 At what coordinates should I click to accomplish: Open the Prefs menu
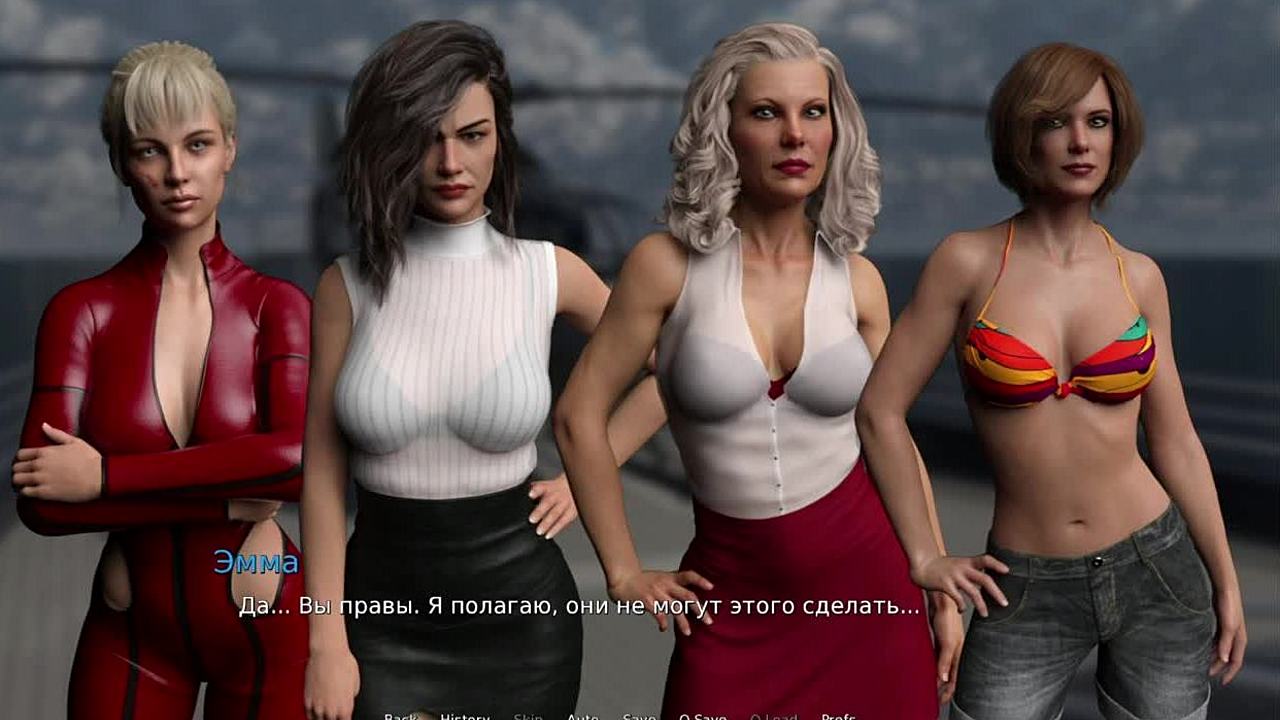(x=838, y=716)
